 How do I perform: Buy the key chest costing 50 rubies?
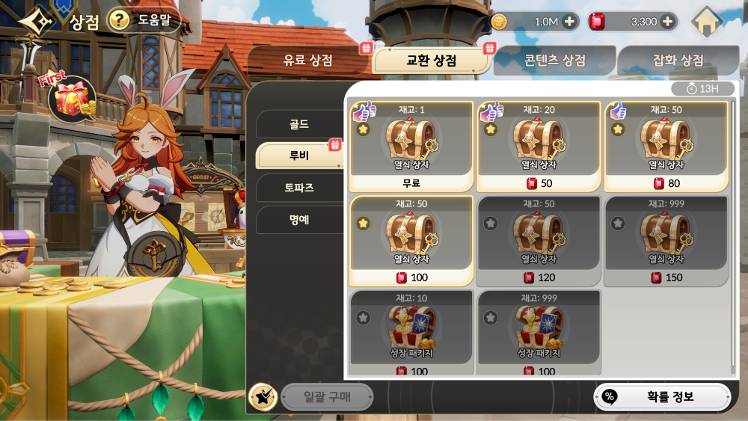[x=539, y=146]
